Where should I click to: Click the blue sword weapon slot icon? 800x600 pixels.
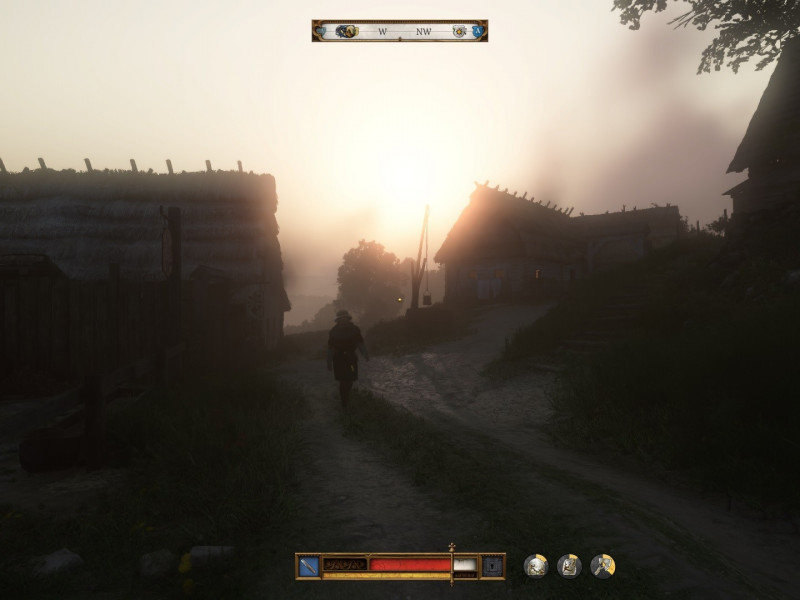(308, 566)
